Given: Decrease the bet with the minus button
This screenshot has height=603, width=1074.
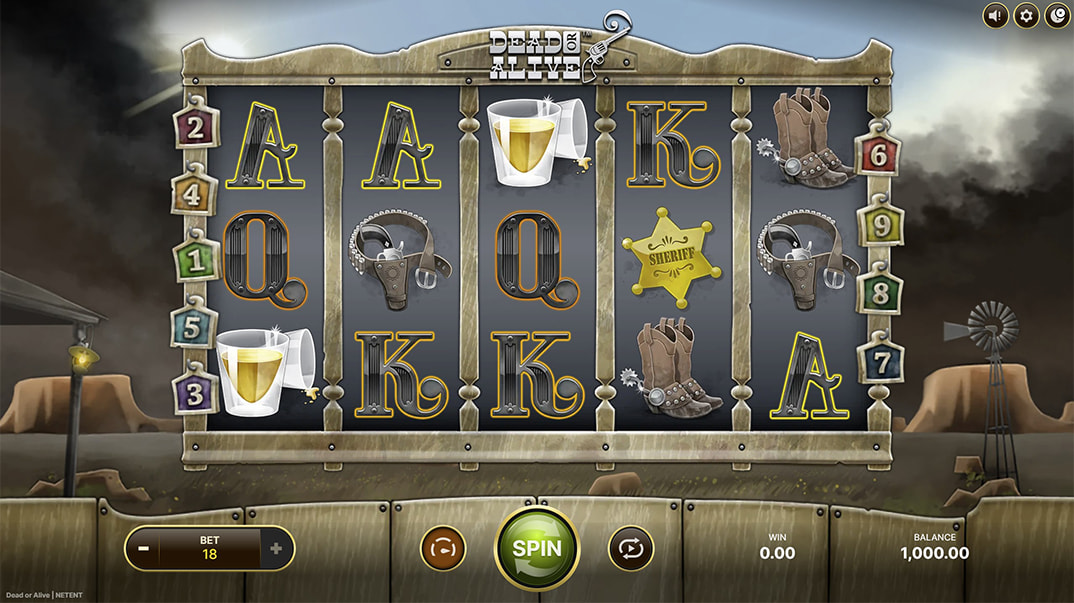Looking at the screenshot, I should pos(144,548).
